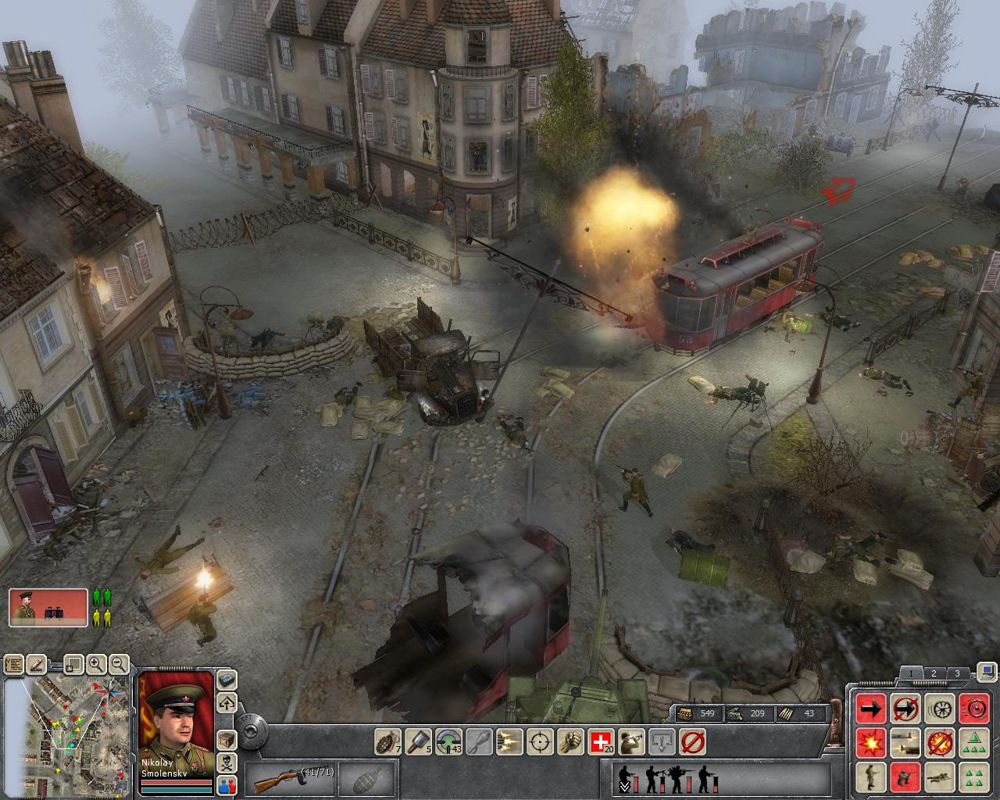The width and height of the screenshot is (1000, 800).
Task: Open the mission objectives notepad icon
Action: pos(14,663)
